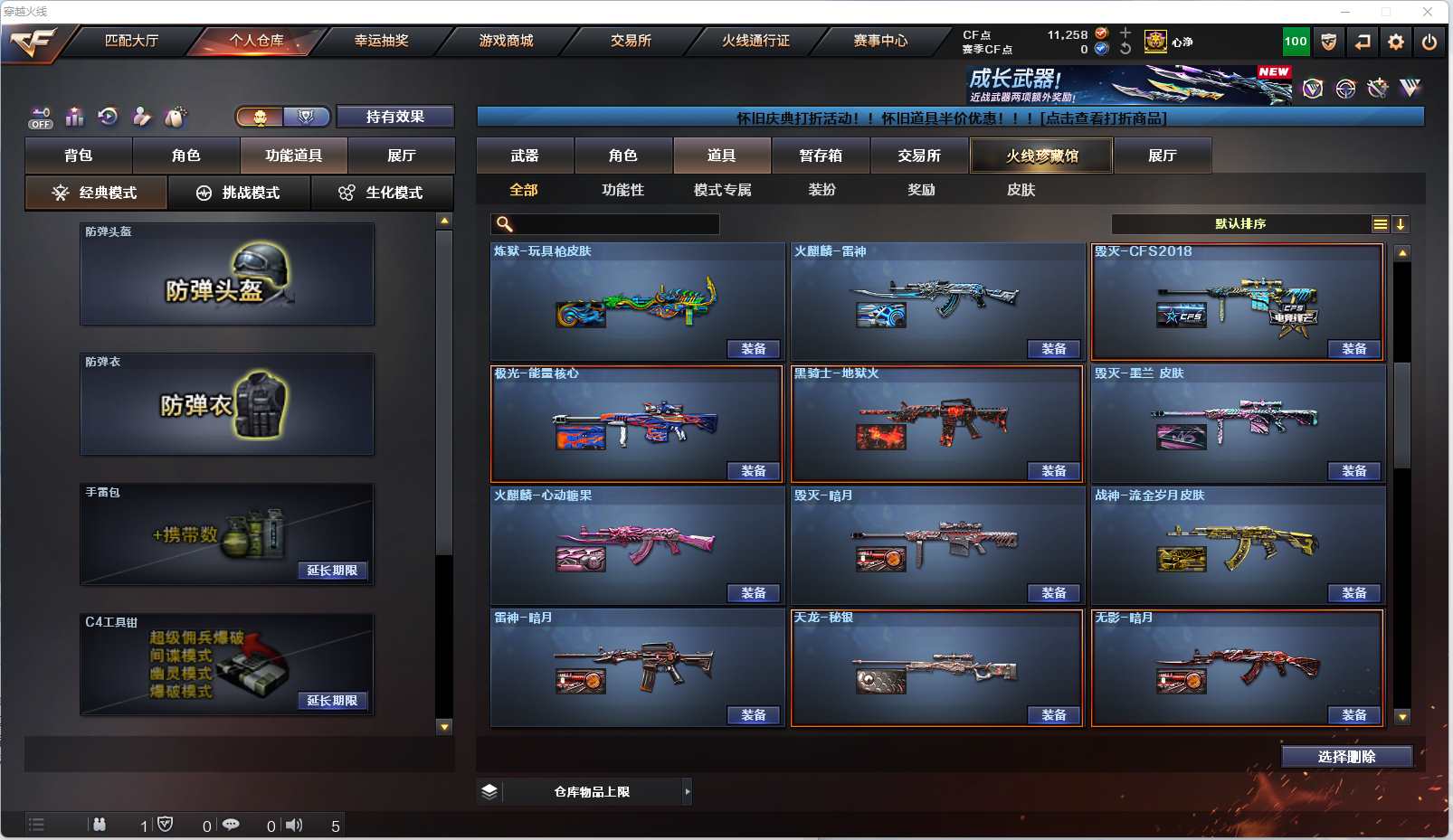
Task: Open the 交易所 top menu entry
Action: click(x=631, y=41)
